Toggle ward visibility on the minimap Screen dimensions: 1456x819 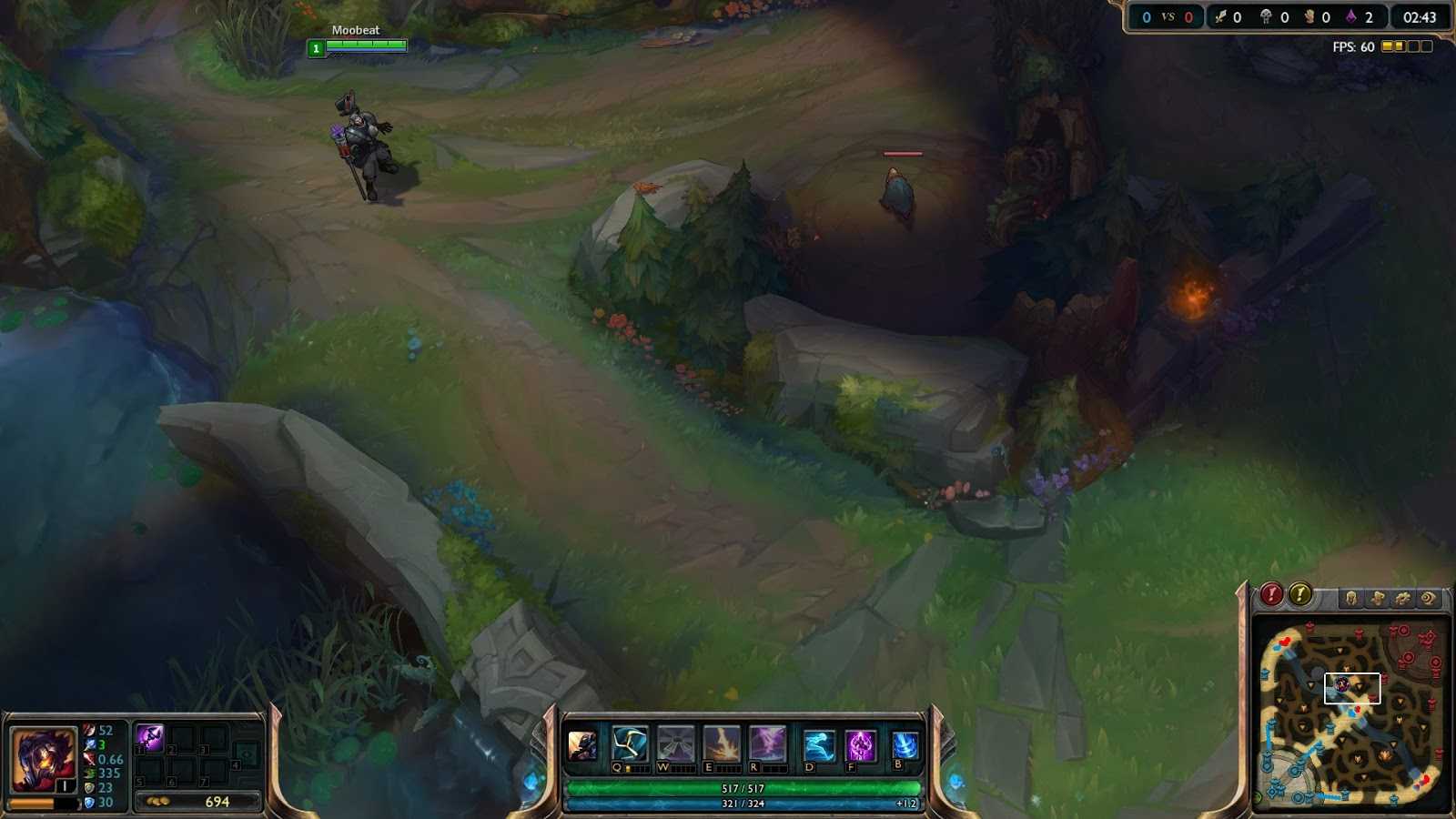(x=1427, y=597)
